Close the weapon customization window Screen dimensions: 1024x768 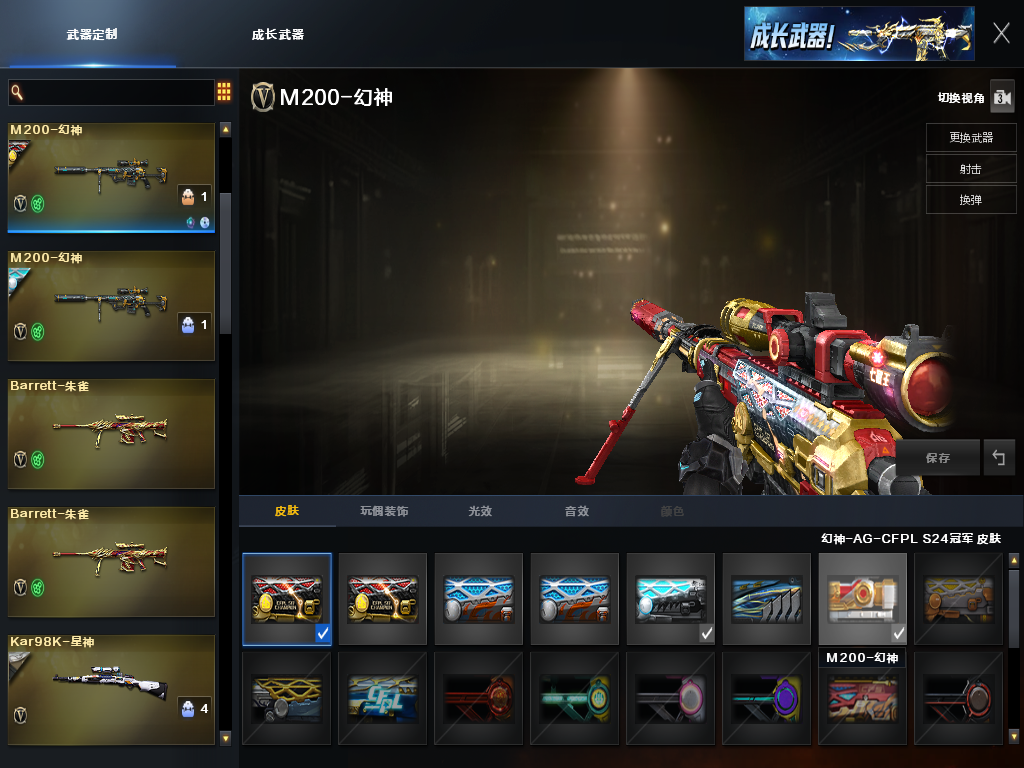[x=1001, y=33]
